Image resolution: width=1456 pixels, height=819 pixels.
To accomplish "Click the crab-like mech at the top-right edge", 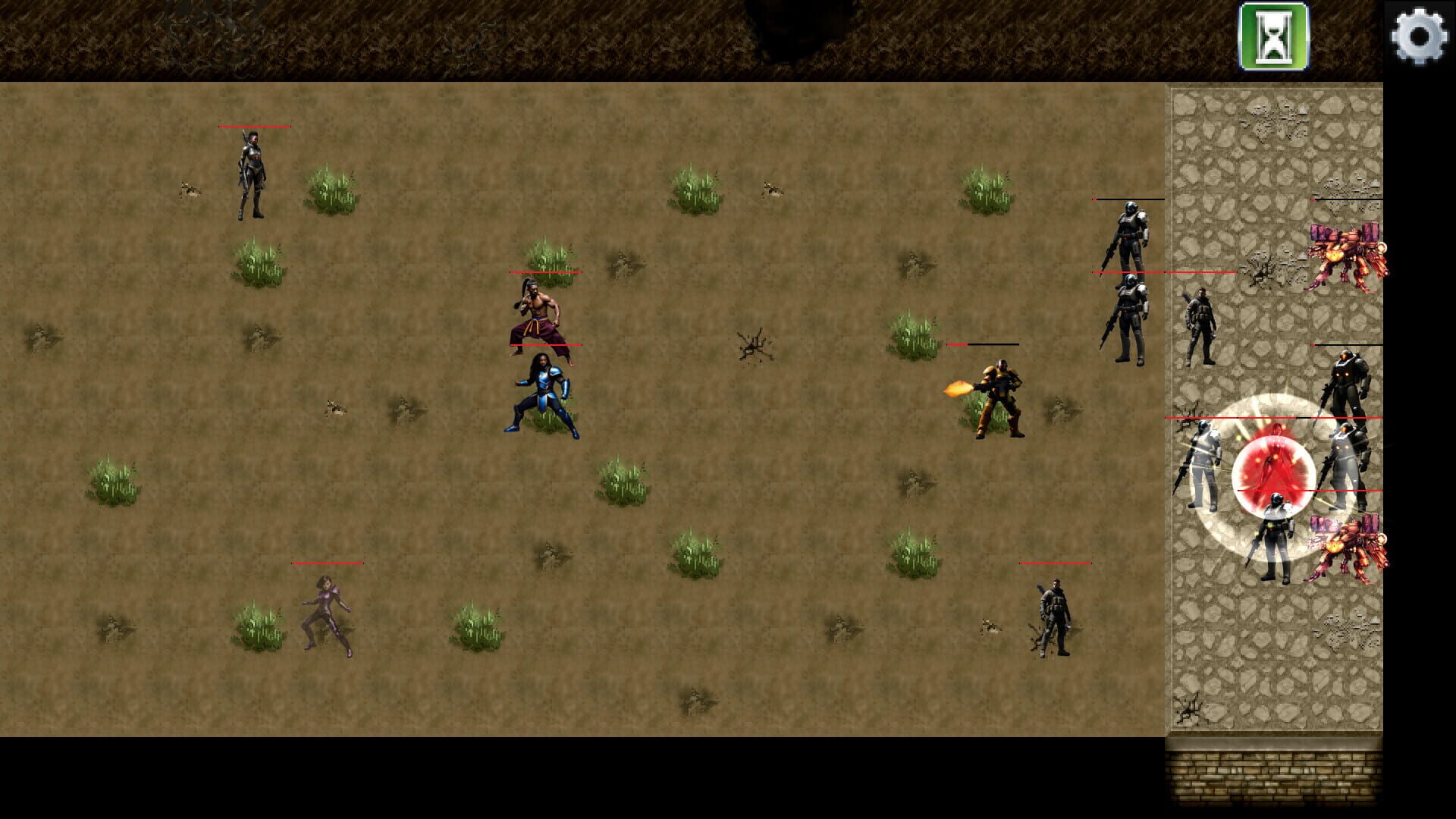I will 1347,254.
